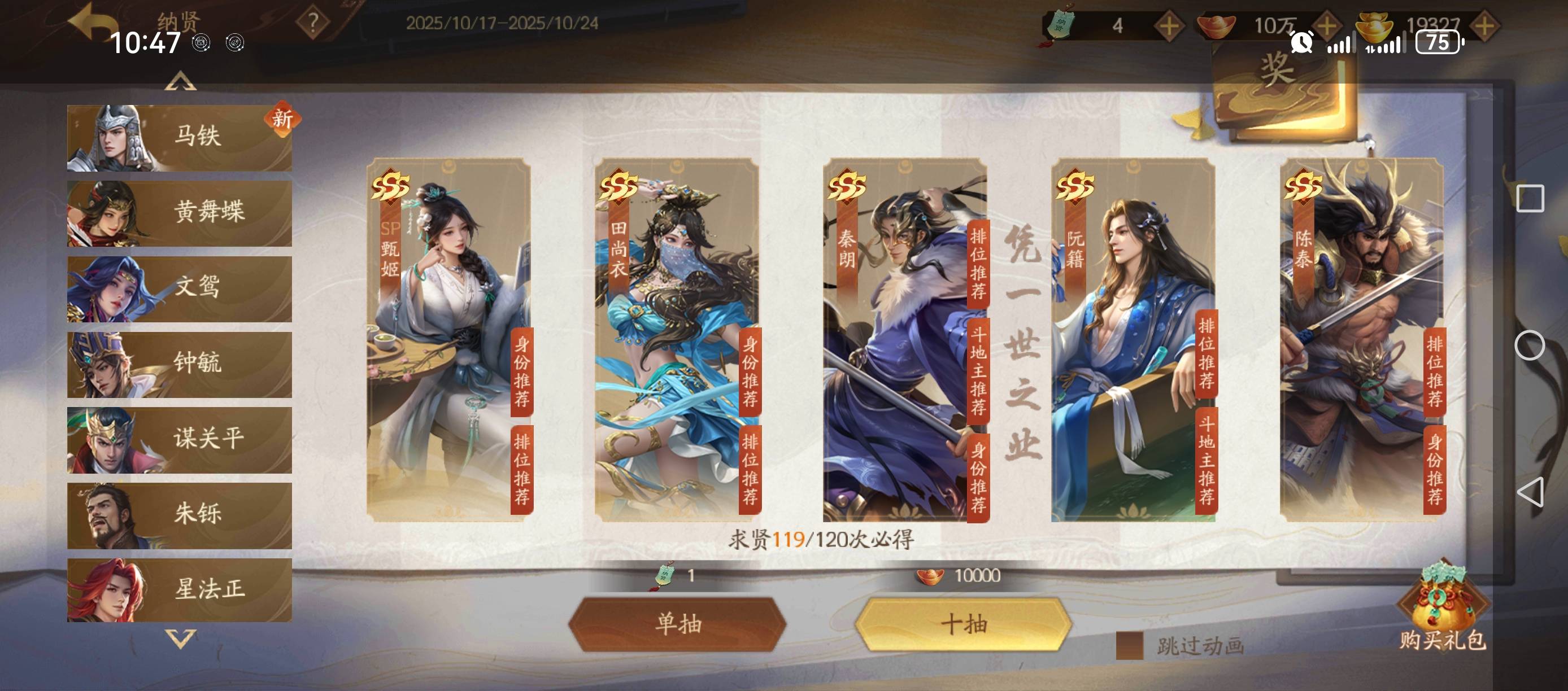Toggle the 跳过动画 skip animation checkbox
Image resolution: width=1568 pixels, height=691 pixels.
pos(1129,645)
